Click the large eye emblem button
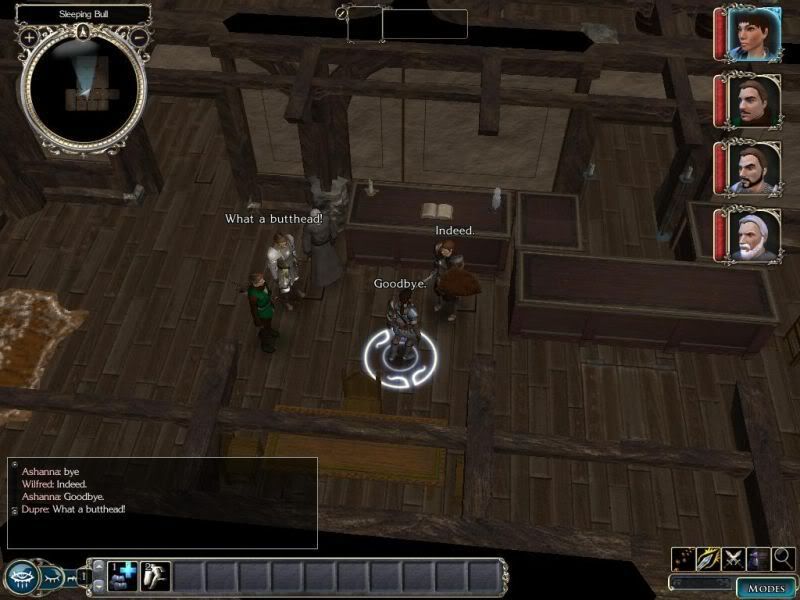The width and height of the screenshot is (800, 600). pos(22,578)
